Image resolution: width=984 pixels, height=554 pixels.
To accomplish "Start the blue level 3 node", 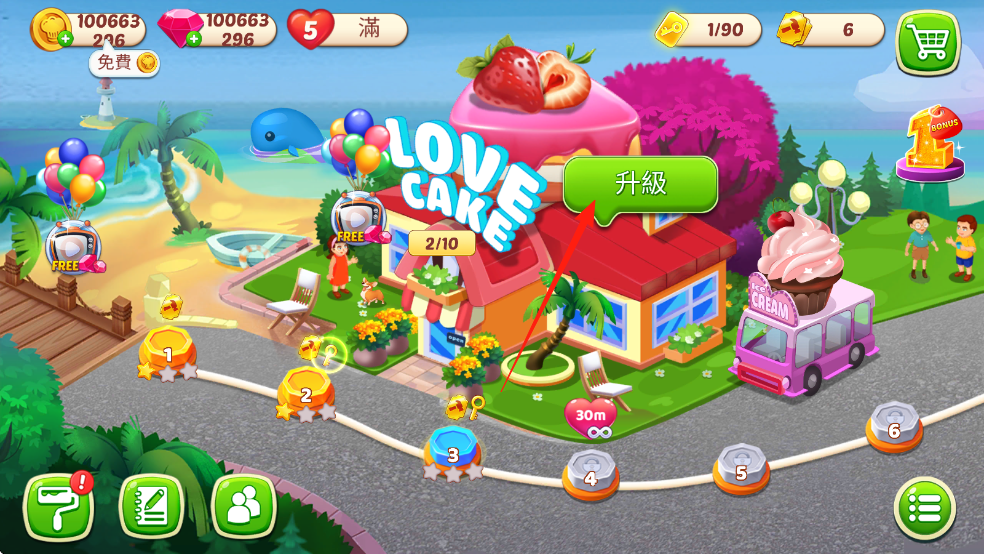I will coord(453,452).
